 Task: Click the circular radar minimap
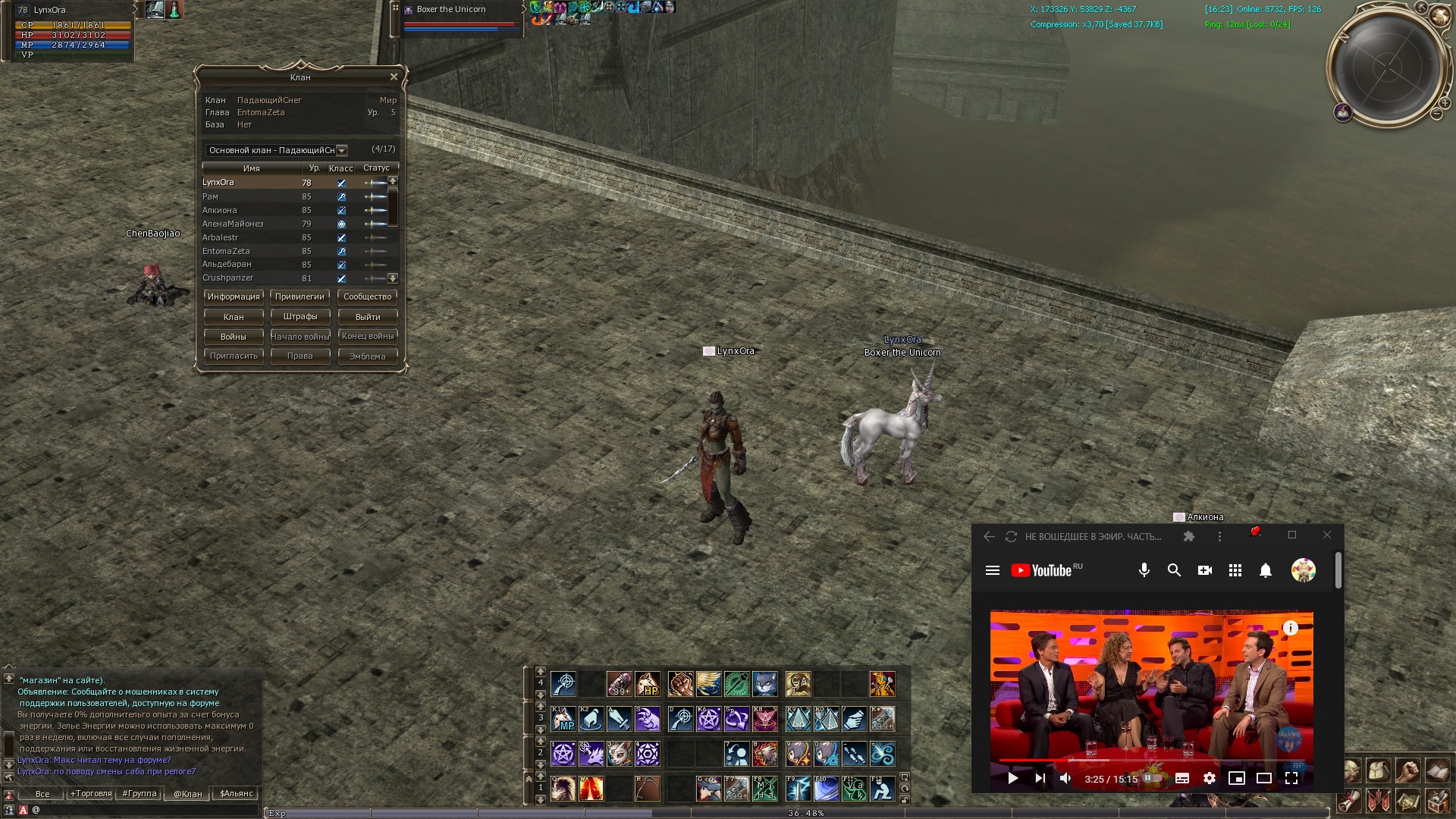(x=1386, y=67)
